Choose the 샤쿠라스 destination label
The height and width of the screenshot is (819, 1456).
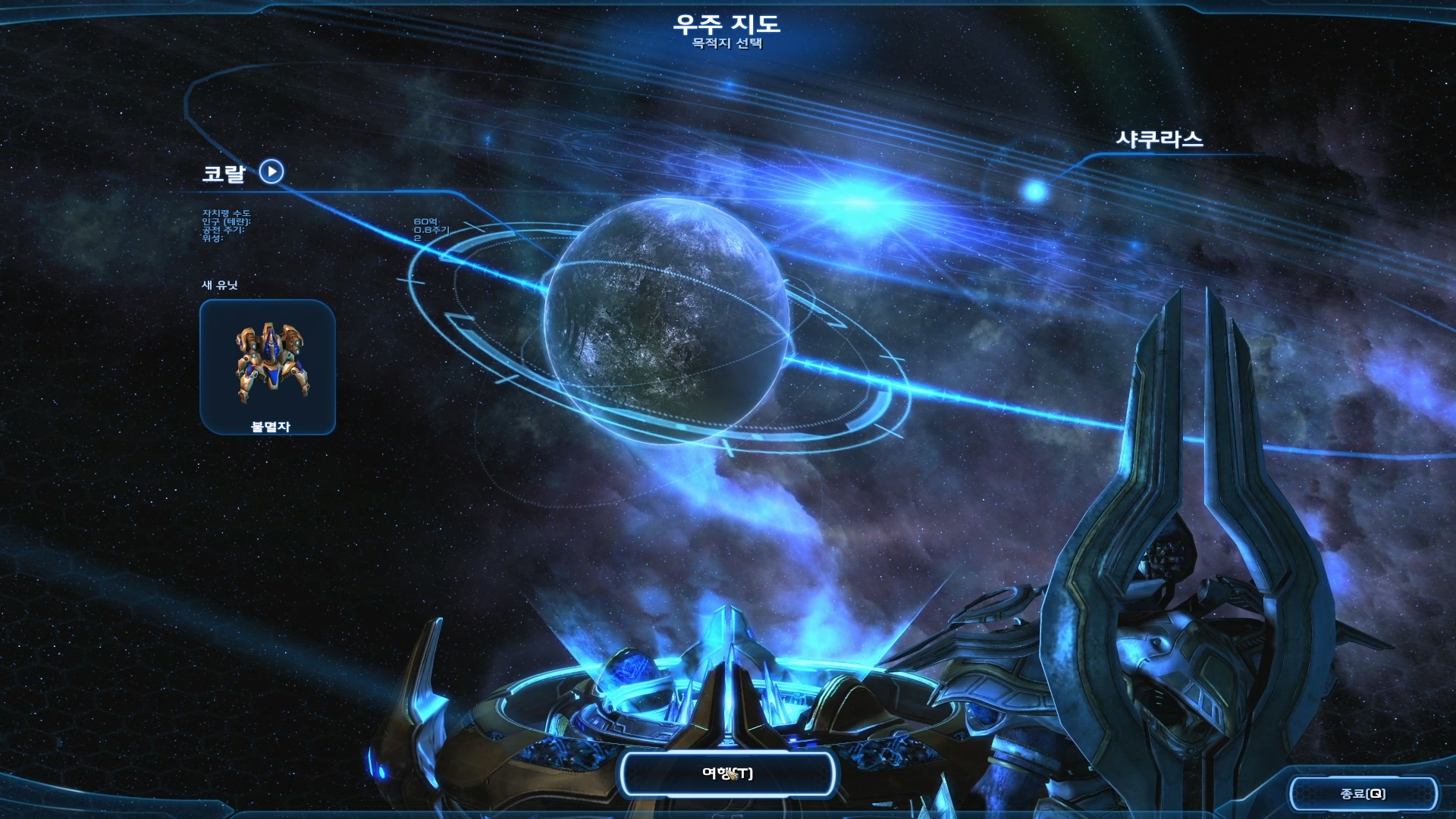point(1159,140)
